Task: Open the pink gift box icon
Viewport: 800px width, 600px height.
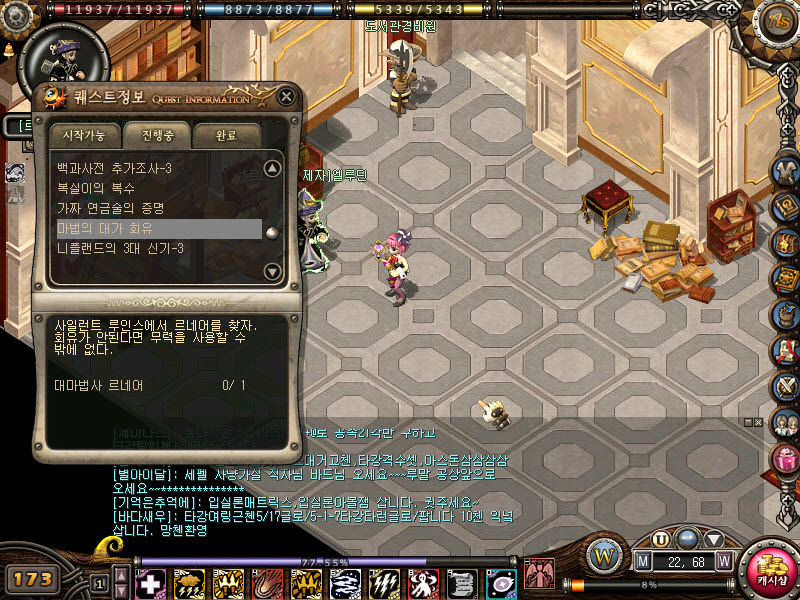Action: tap(785, 456)
